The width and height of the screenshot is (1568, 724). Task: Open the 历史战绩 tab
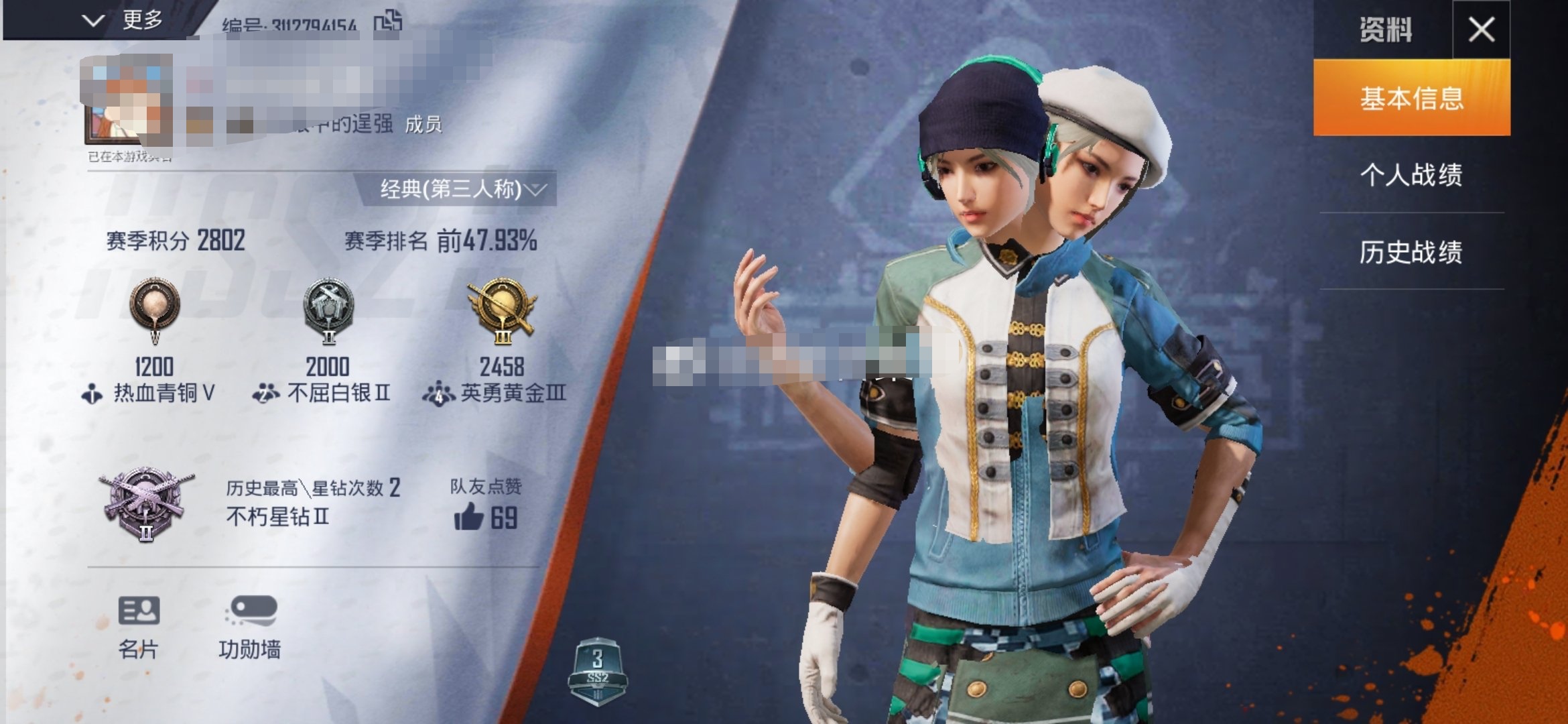1411,252
